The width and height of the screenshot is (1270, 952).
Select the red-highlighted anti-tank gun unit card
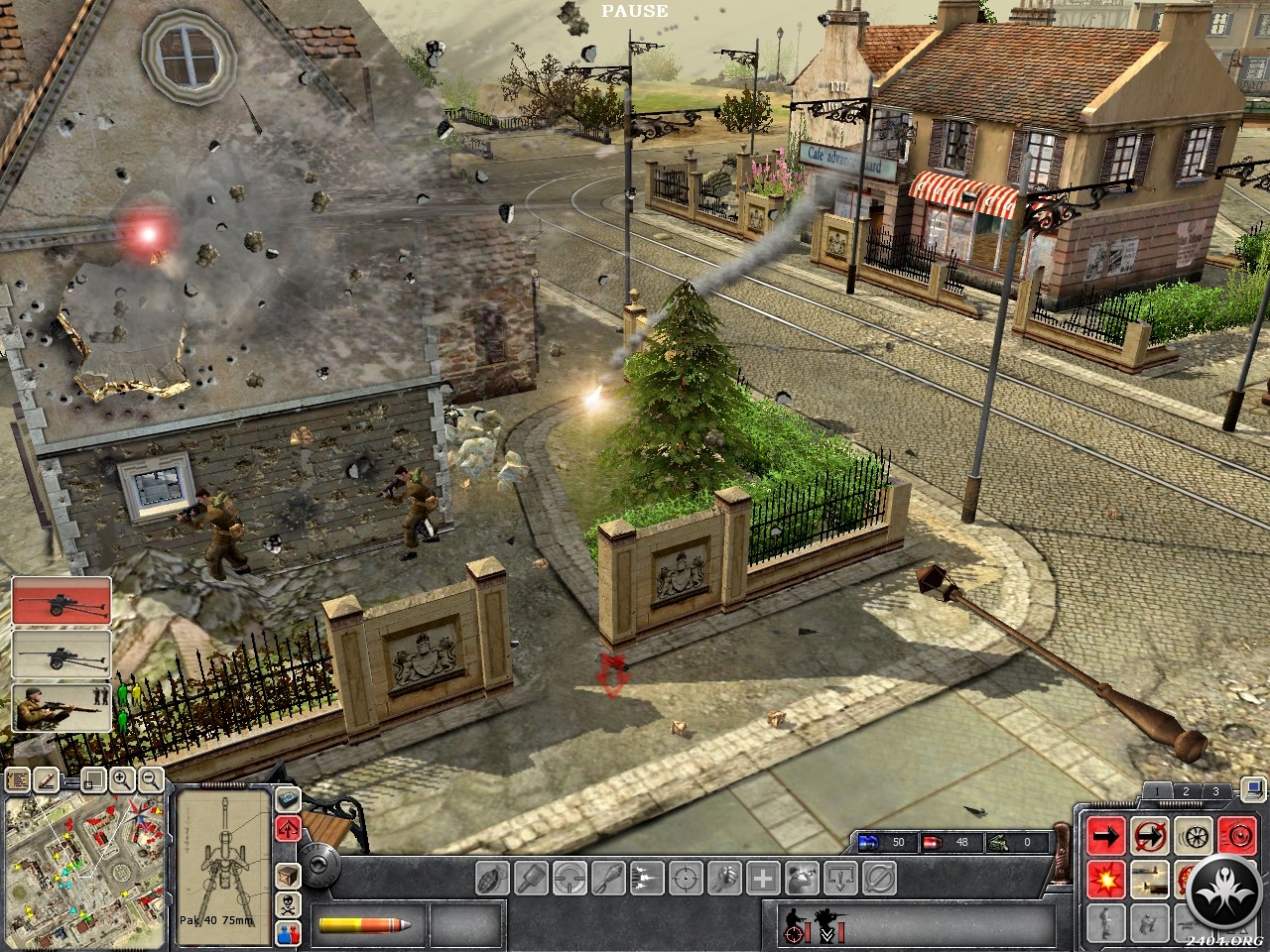61,601
